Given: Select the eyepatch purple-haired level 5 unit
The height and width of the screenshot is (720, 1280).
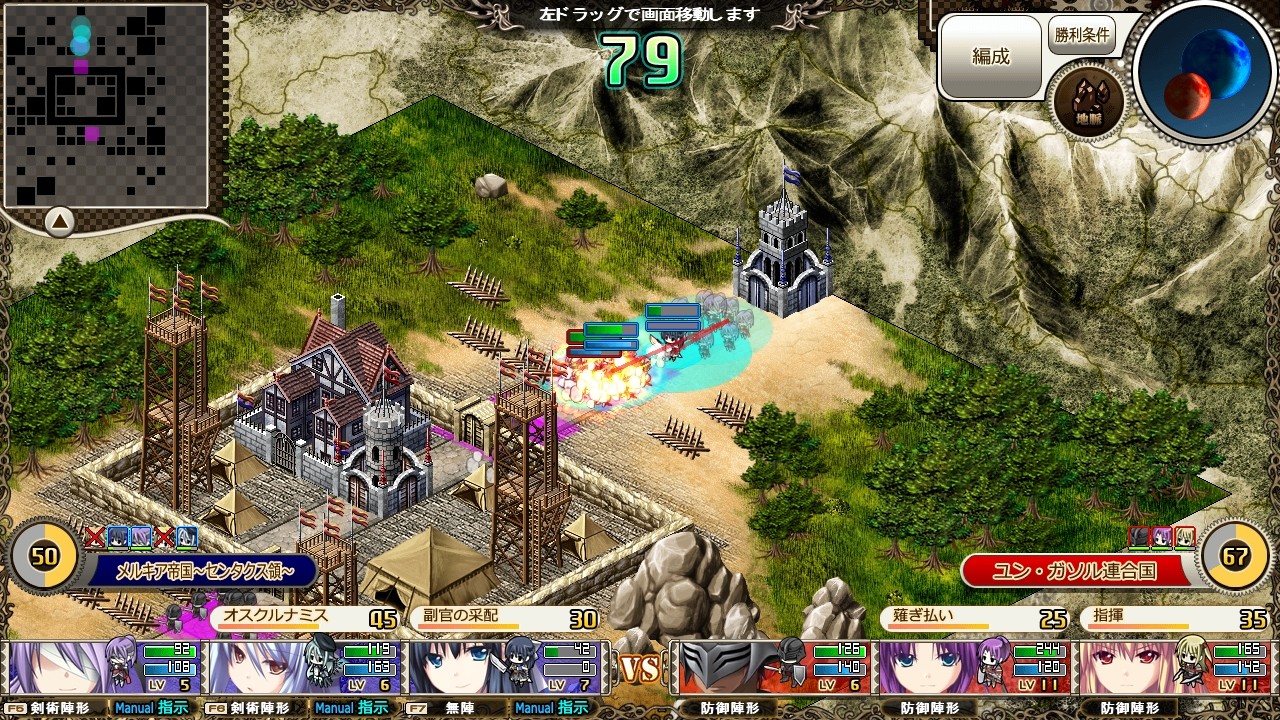Looking at the screenshot, I should (70, 668).
